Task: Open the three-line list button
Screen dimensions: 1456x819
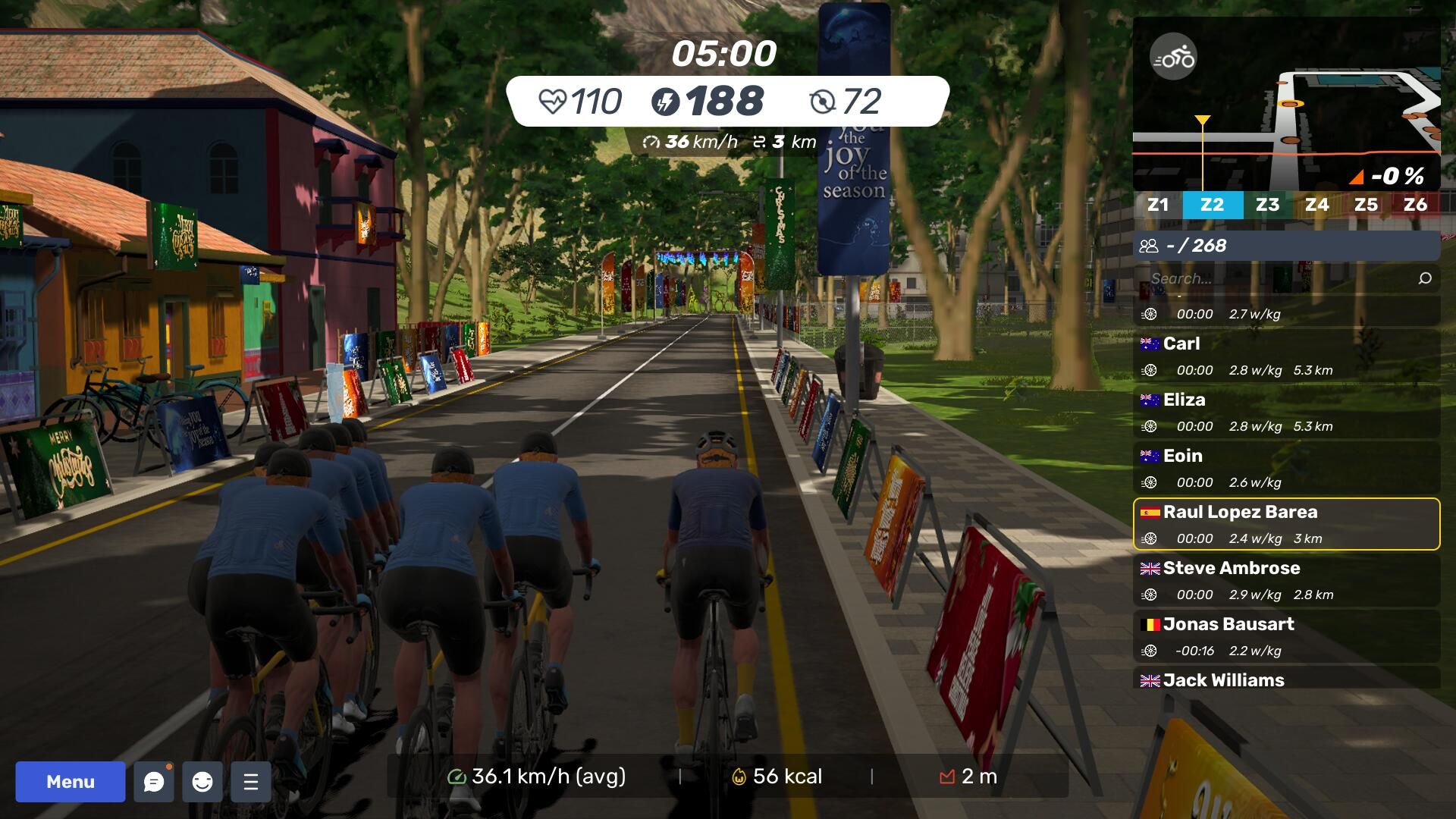Action: pyautogui.click(x=251, y=782)
